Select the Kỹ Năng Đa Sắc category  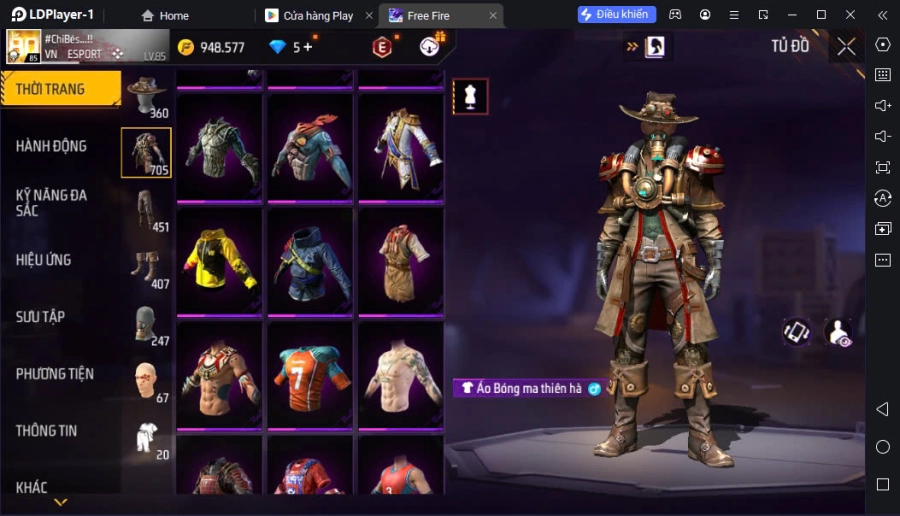click(52, 203)
